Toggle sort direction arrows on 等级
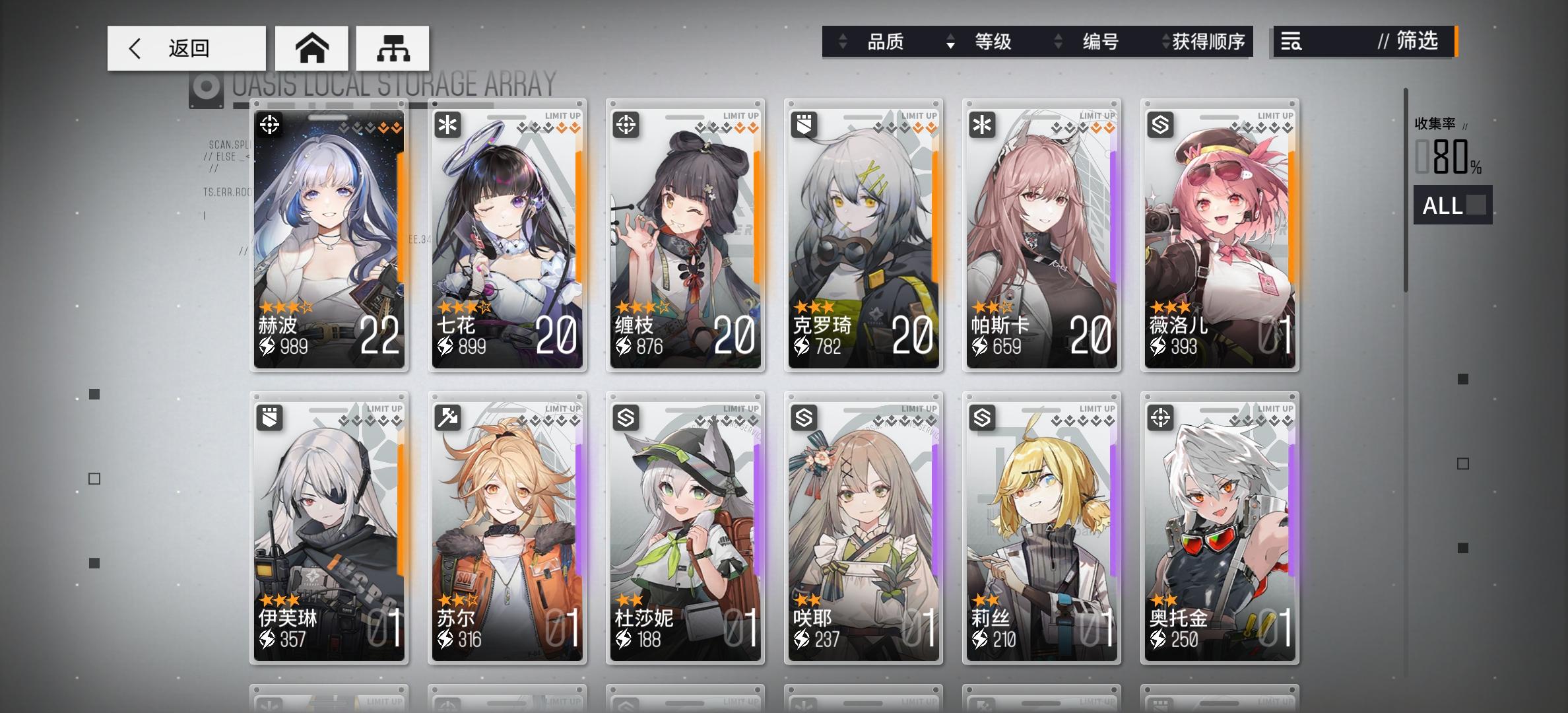Screen dimensions: 1568x713 pos(950,42)
